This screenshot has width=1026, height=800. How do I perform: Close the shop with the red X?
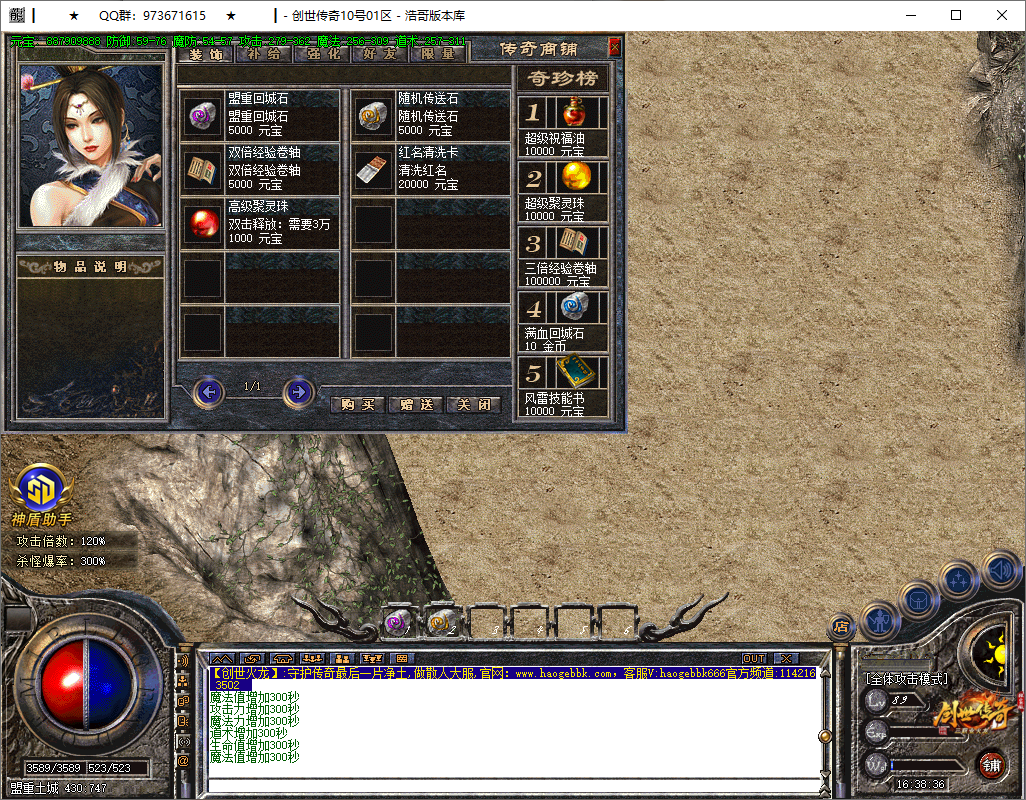[x=614, y=47]
